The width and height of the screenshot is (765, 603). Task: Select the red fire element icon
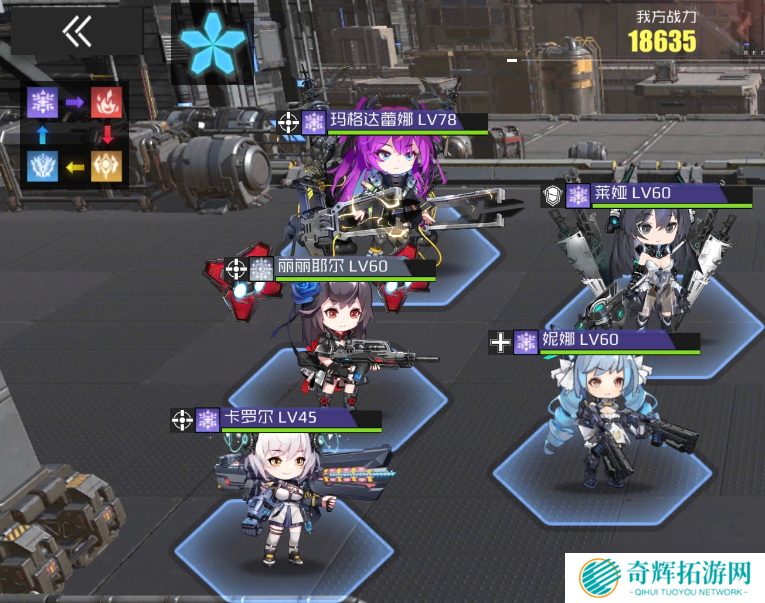106,101
